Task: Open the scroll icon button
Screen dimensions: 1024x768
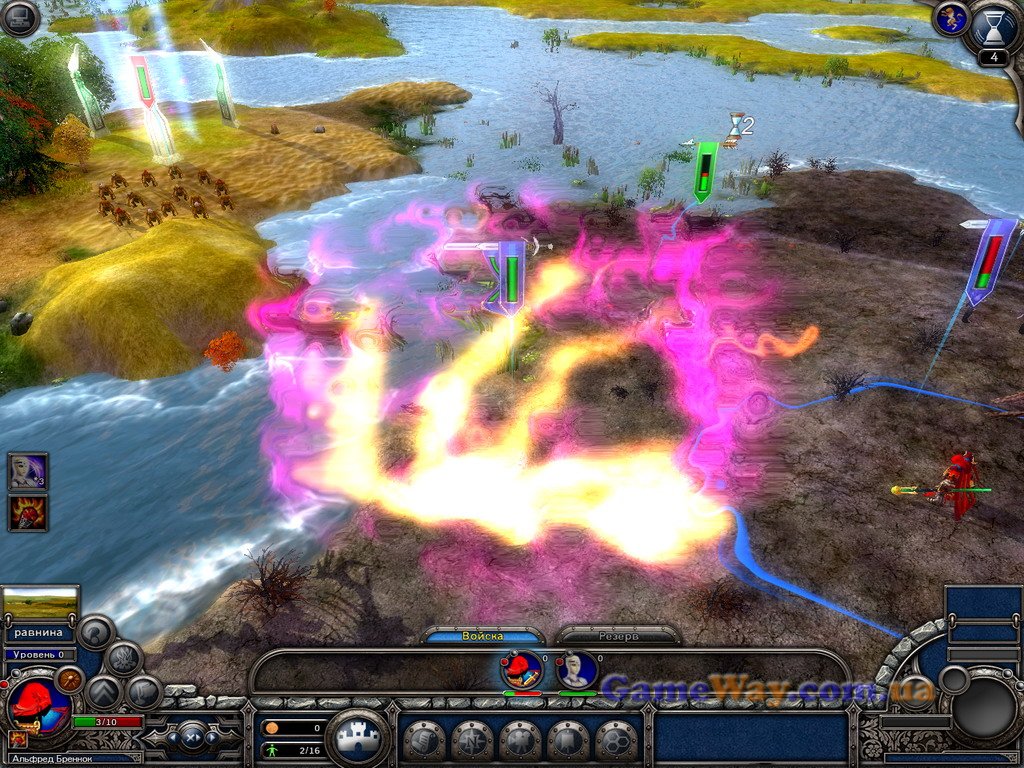Action: [x=423, y=741]
